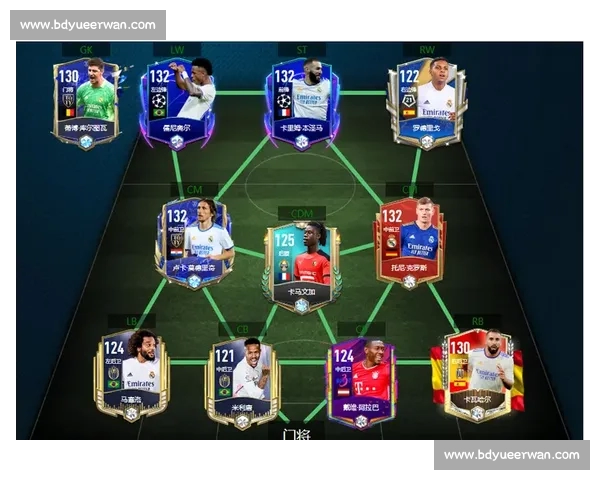The width and height of the screenshot is (600, 480).
Task: Choose the red Toni Kroos card
Action: (x=409, y=243)
